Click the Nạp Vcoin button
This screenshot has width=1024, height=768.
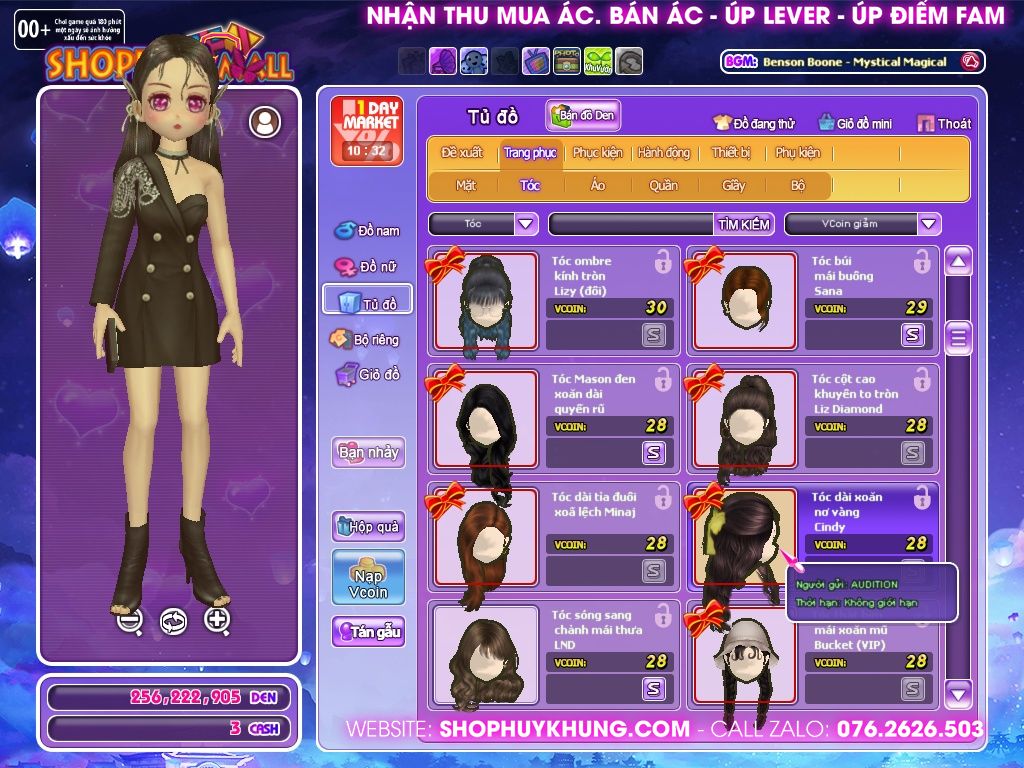(x=368, y=577)
